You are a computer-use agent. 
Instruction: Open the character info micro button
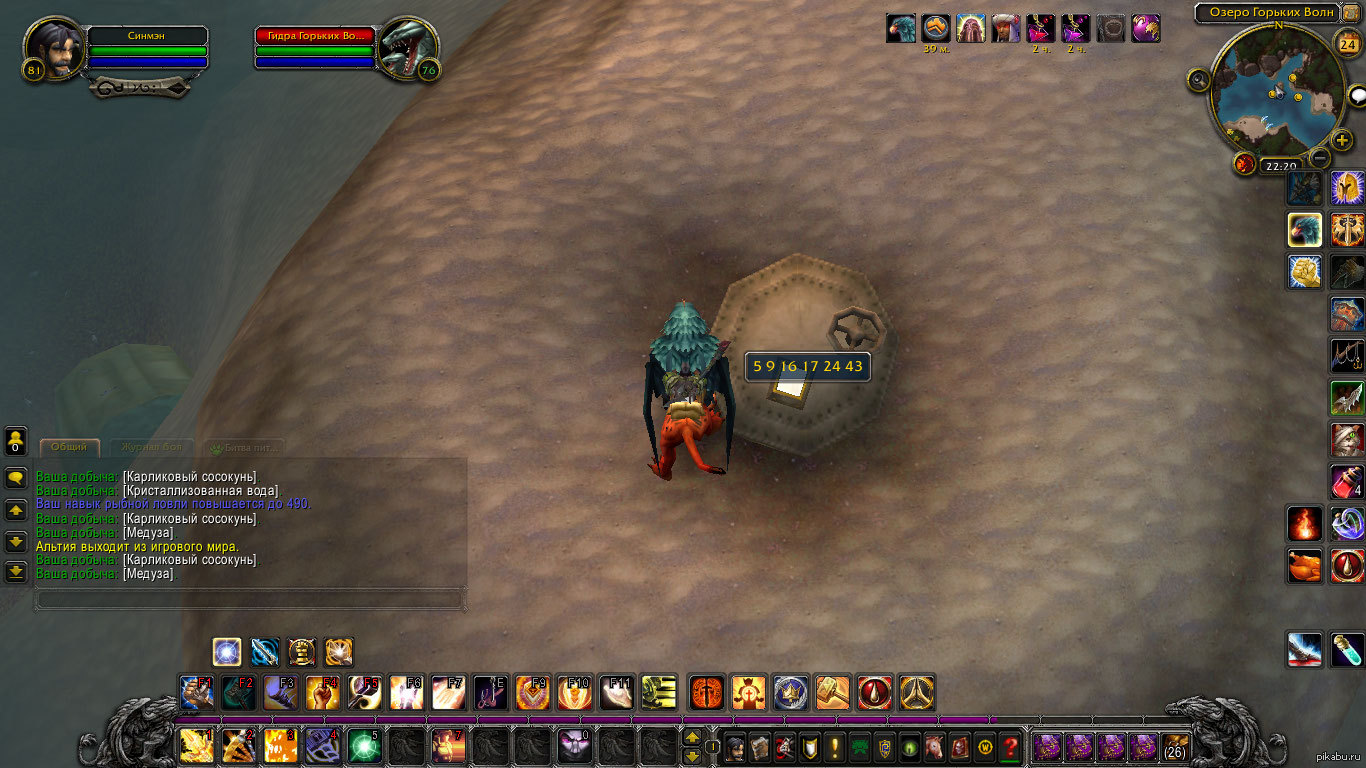[x=734, y=746]
